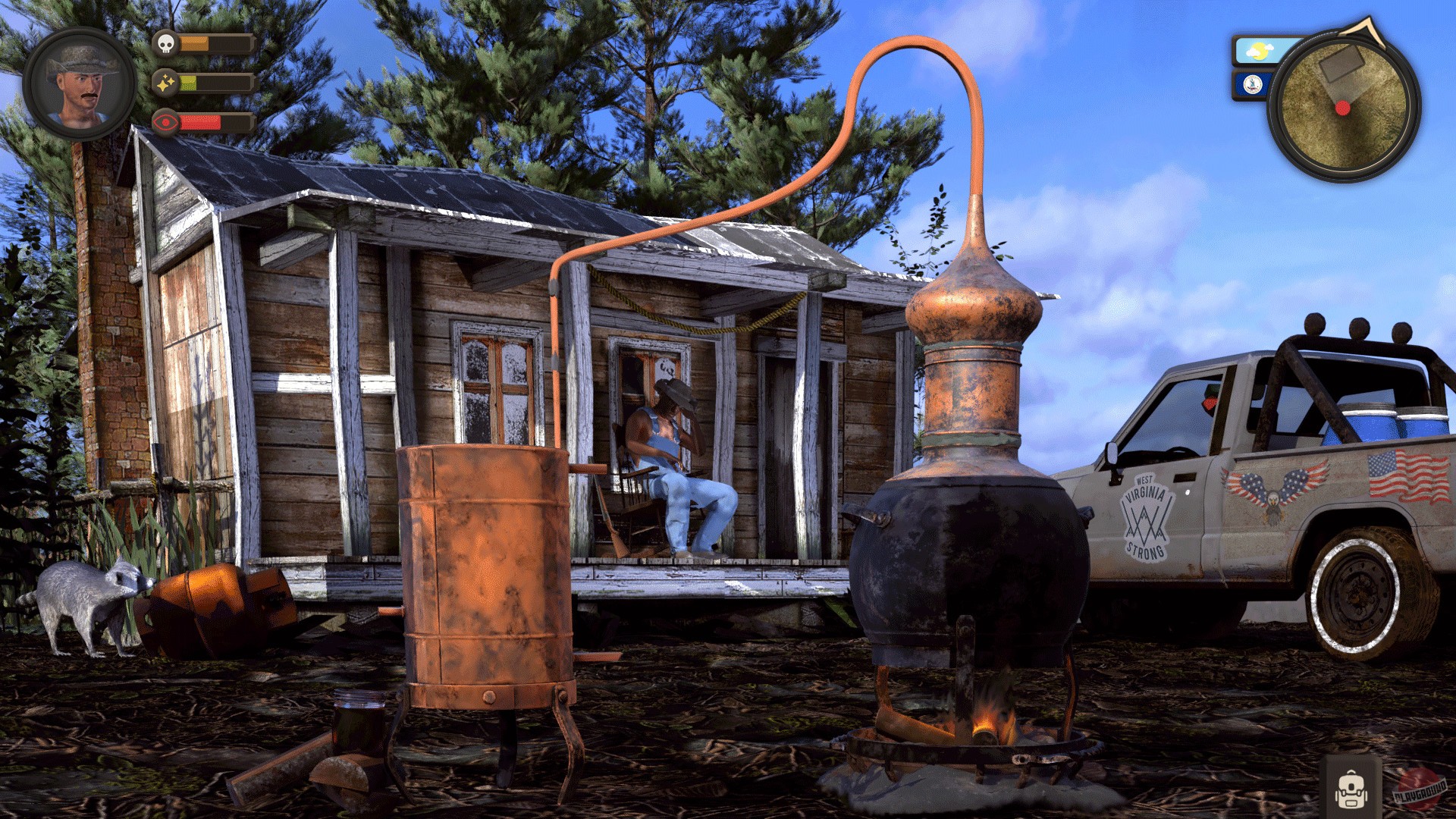Click the Virginia state flag badge

(1252, 84)
